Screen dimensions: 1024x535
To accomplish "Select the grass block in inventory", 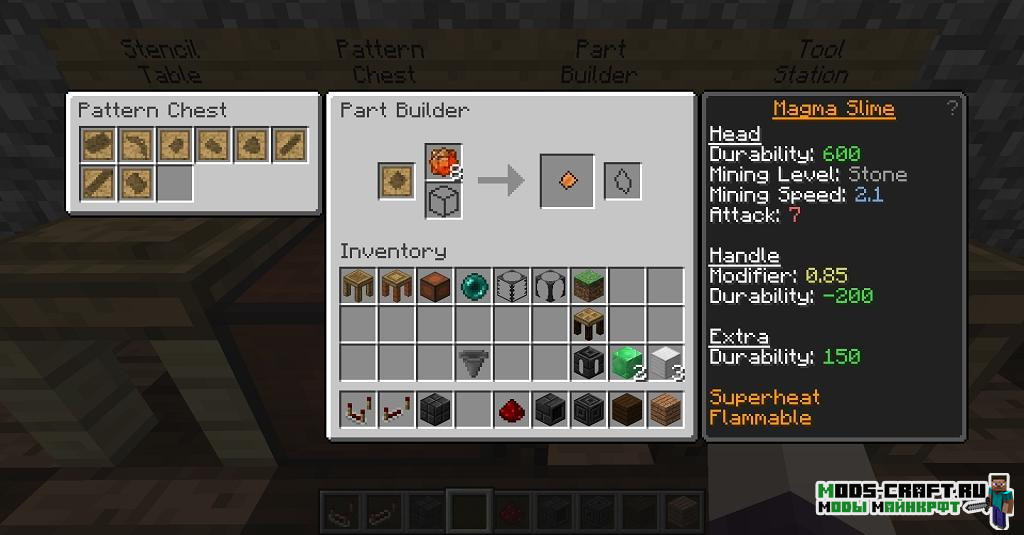I will click(589, 287).
